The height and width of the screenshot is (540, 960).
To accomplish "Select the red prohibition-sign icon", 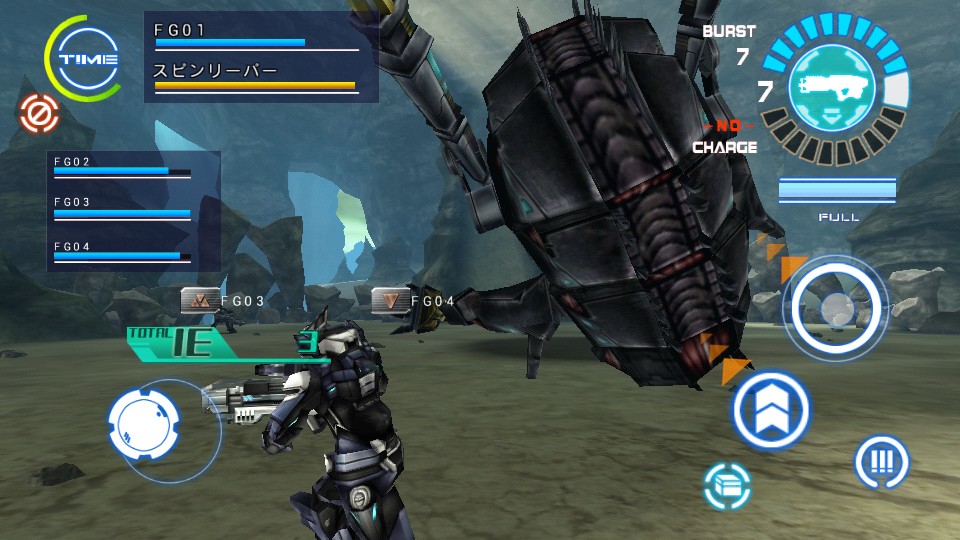I will coord(39,115).
